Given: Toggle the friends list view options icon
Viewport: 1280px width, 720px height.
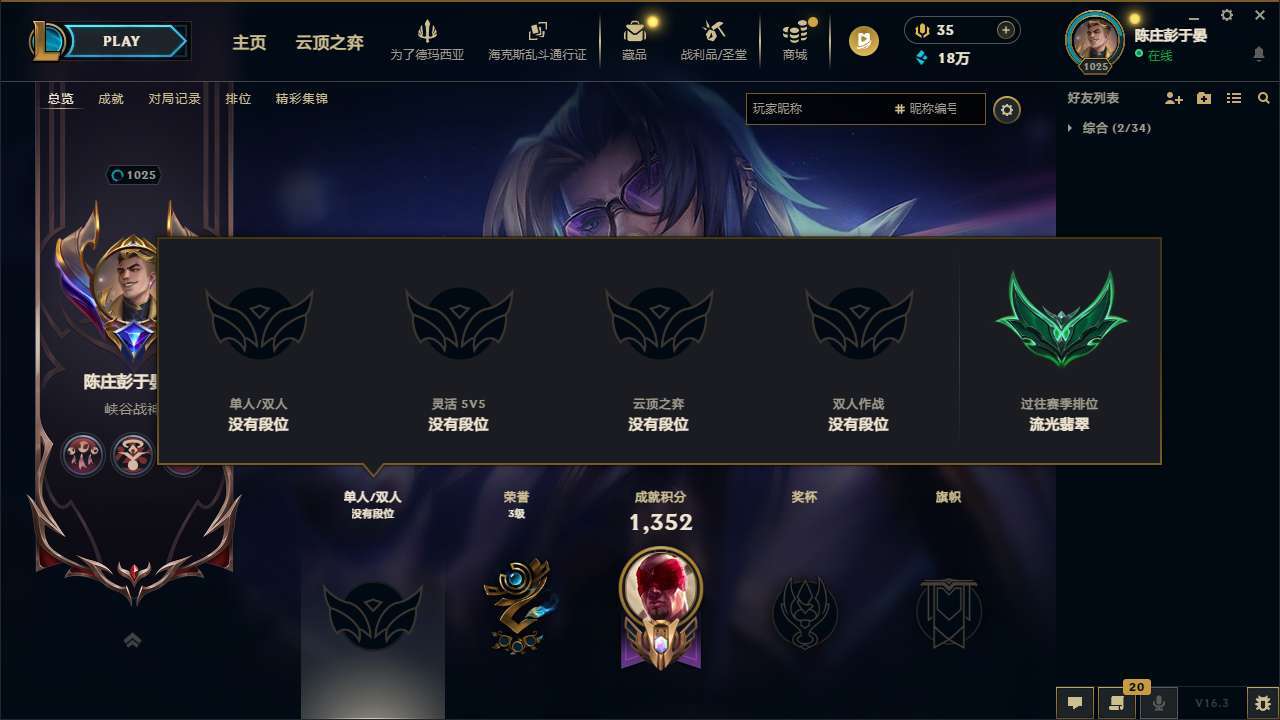Looking at the screenshot, I should (x=1234, y=98).
